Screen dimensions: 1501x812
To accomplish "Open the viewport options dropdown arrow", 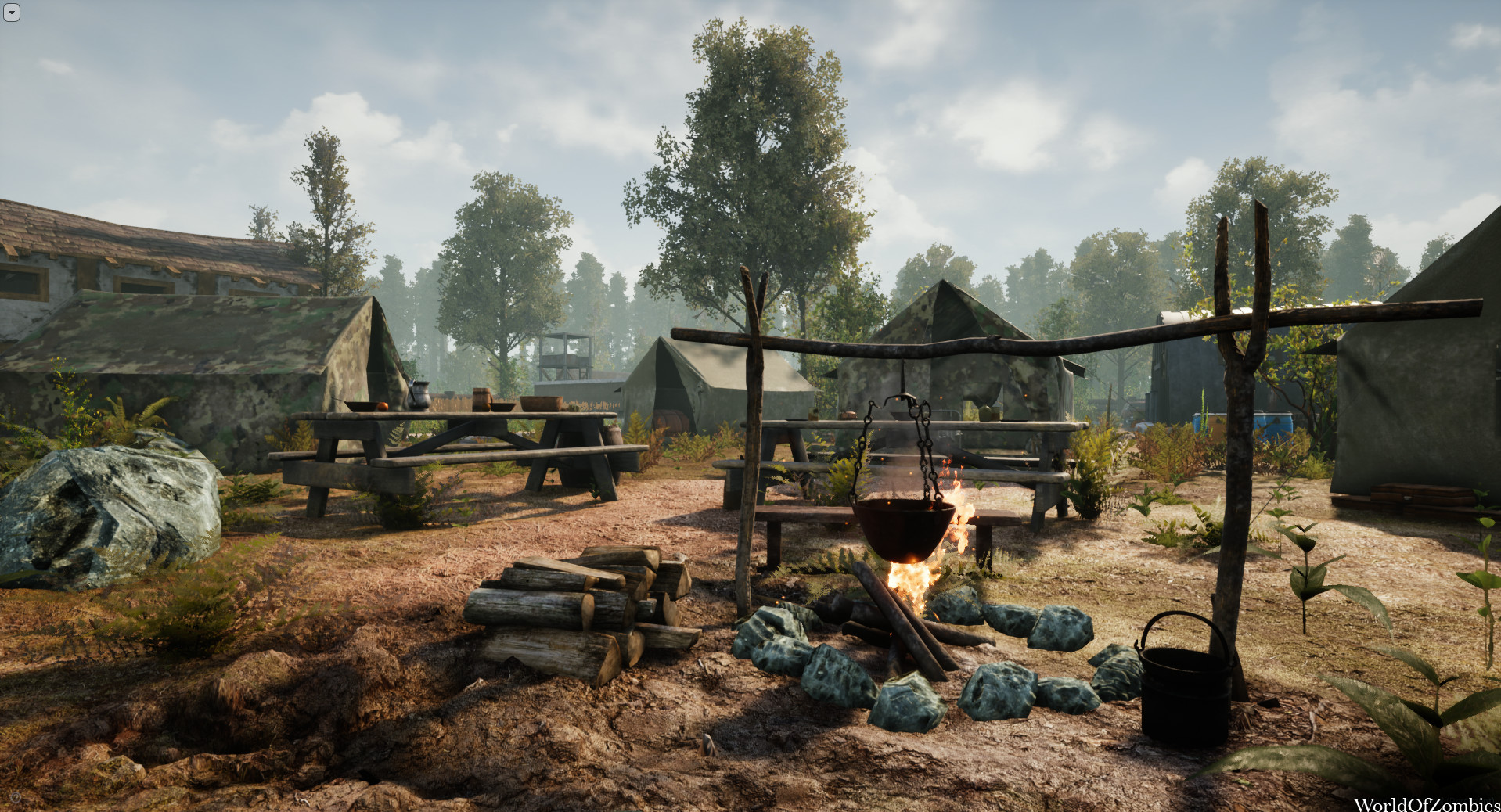I will pyautogui.click(x=11, y=13).
